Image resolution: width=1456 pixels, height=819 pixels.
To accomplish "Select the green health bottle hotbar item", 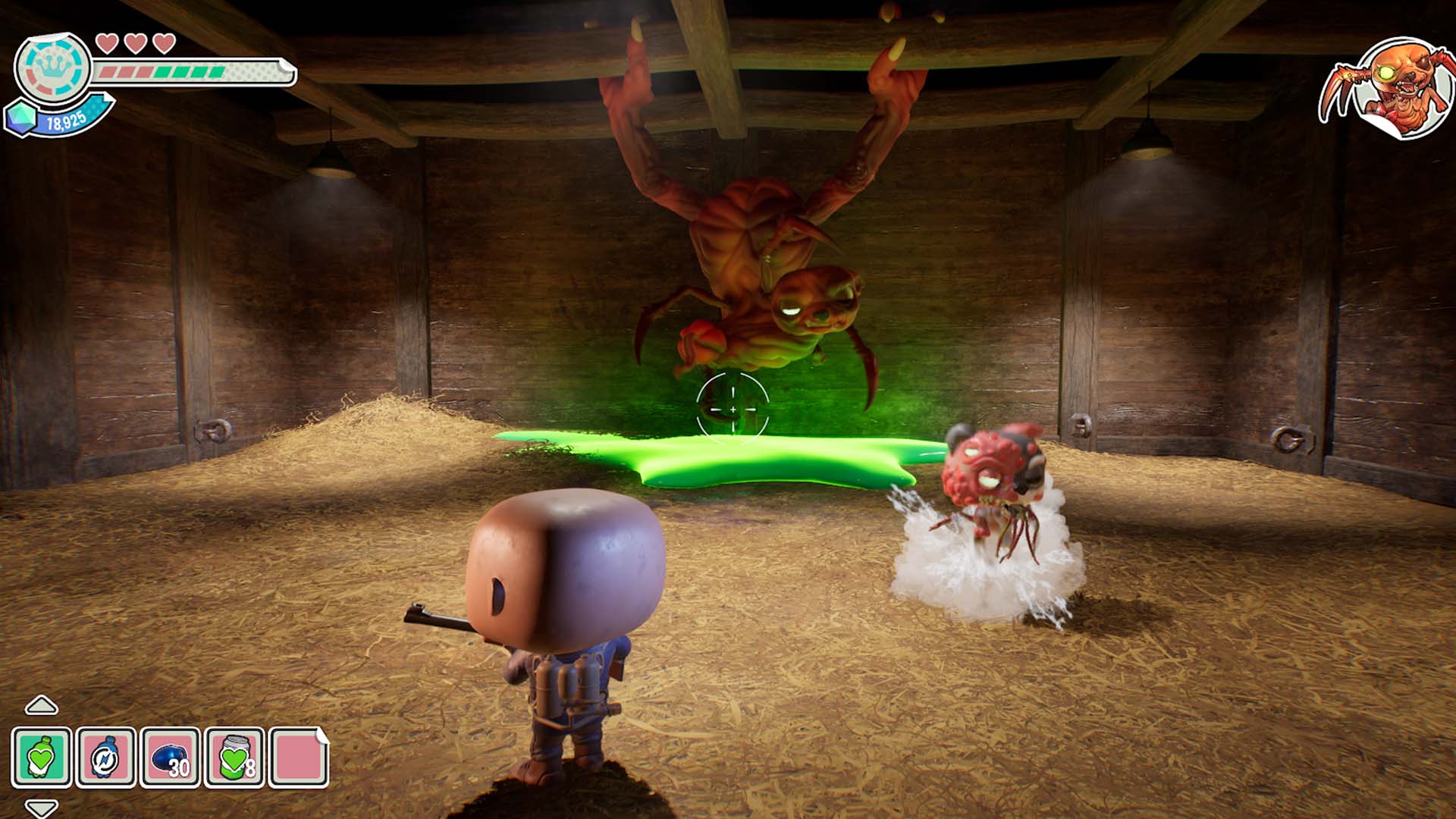I will coord(42,755).
